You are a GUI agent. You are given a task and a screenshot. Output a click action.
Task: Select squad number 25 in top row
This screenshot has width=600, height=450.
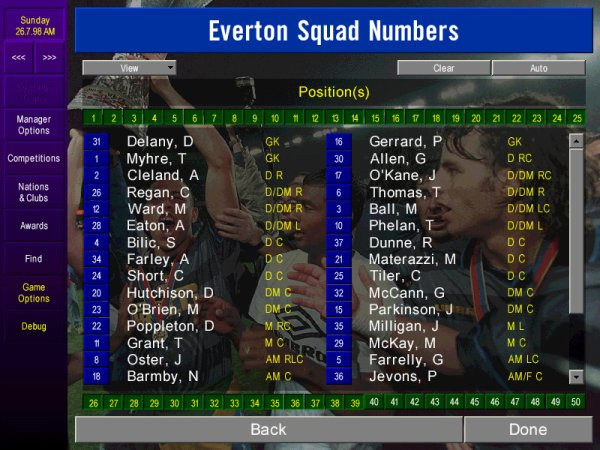pyautogui.click(x=577, y=118)
